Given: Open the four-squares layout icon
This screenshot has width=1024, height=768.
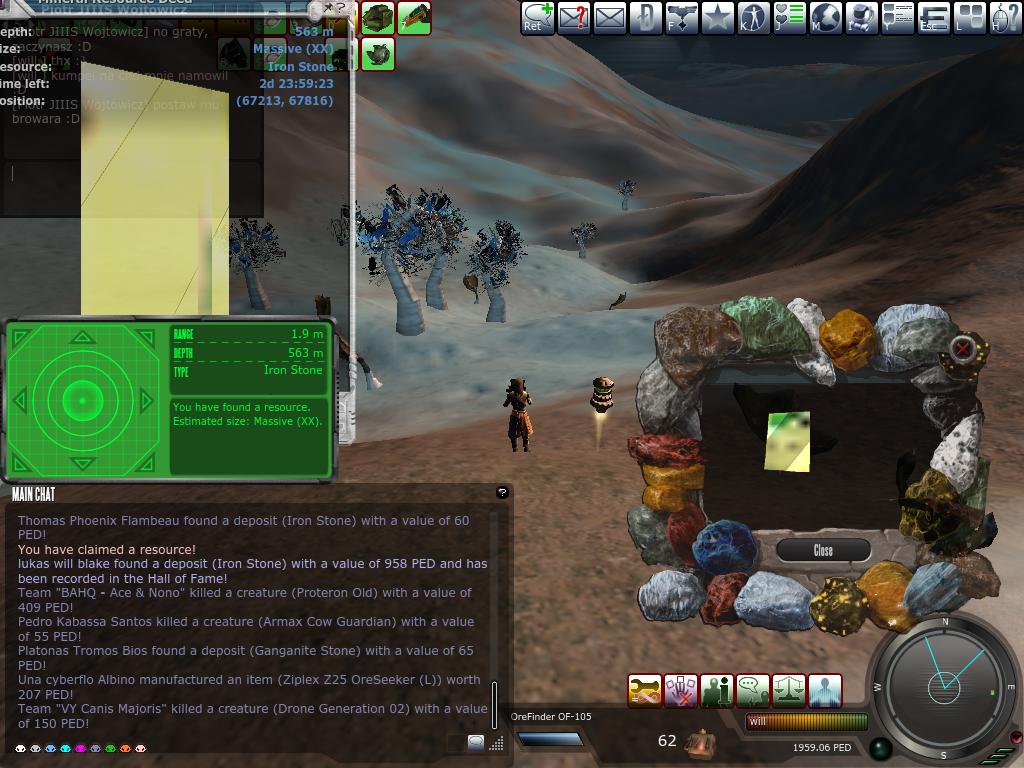Looking at the screenshot, I should pos(969,18).
